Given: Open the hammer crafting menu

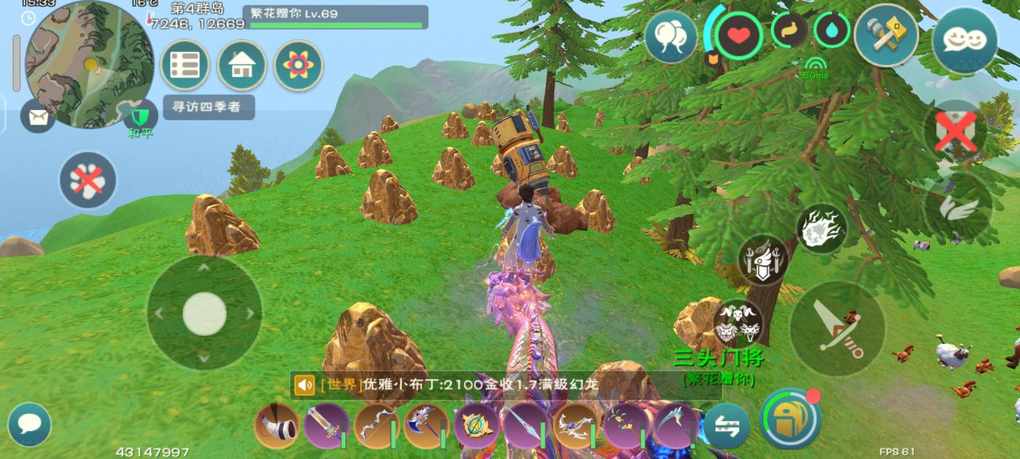Looking at the screenshot, I should [x=886, y=36].
